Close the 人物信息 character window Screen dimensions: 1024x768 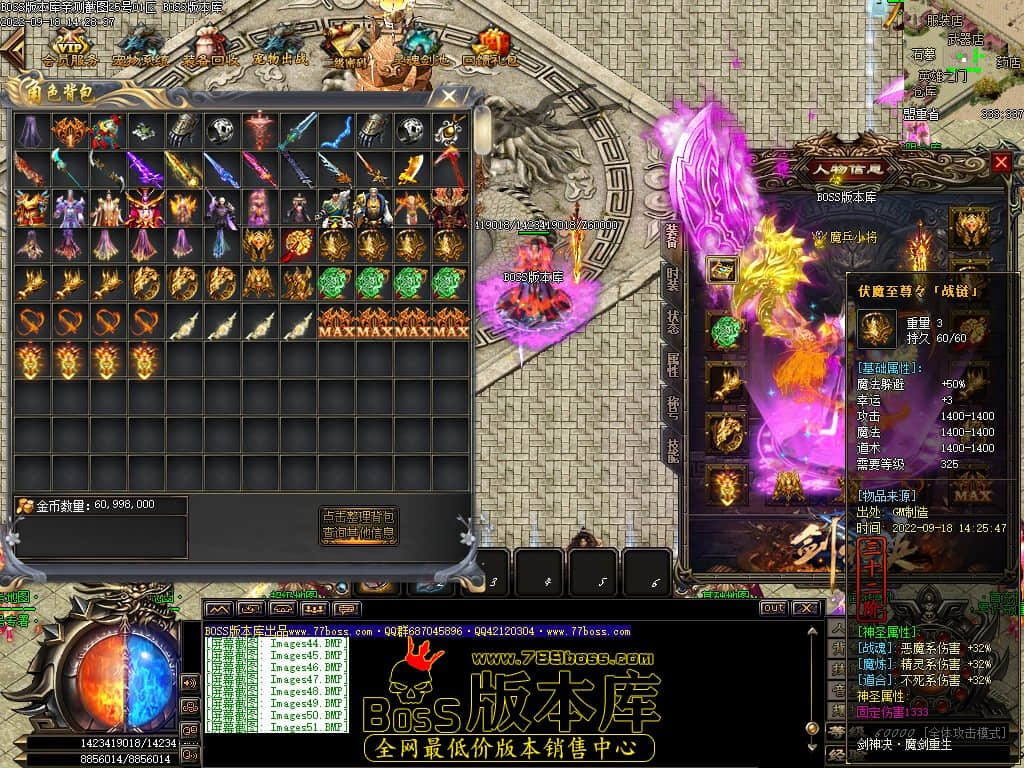click(x=1001, y=162)
